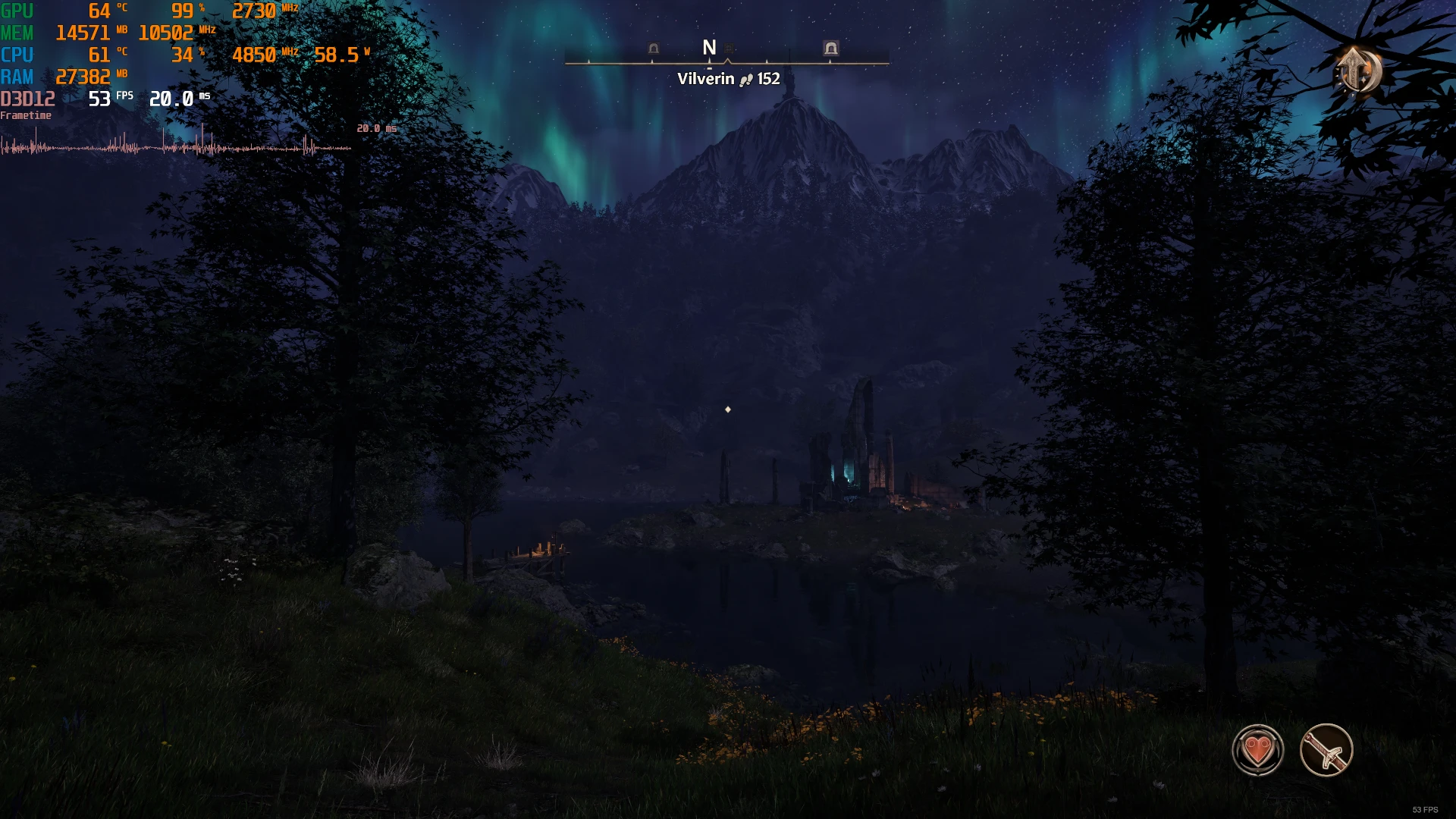Screen dimensions: 1456x819
Task: Open the level-up arrow and moon icon
Action: [1358, 71]
